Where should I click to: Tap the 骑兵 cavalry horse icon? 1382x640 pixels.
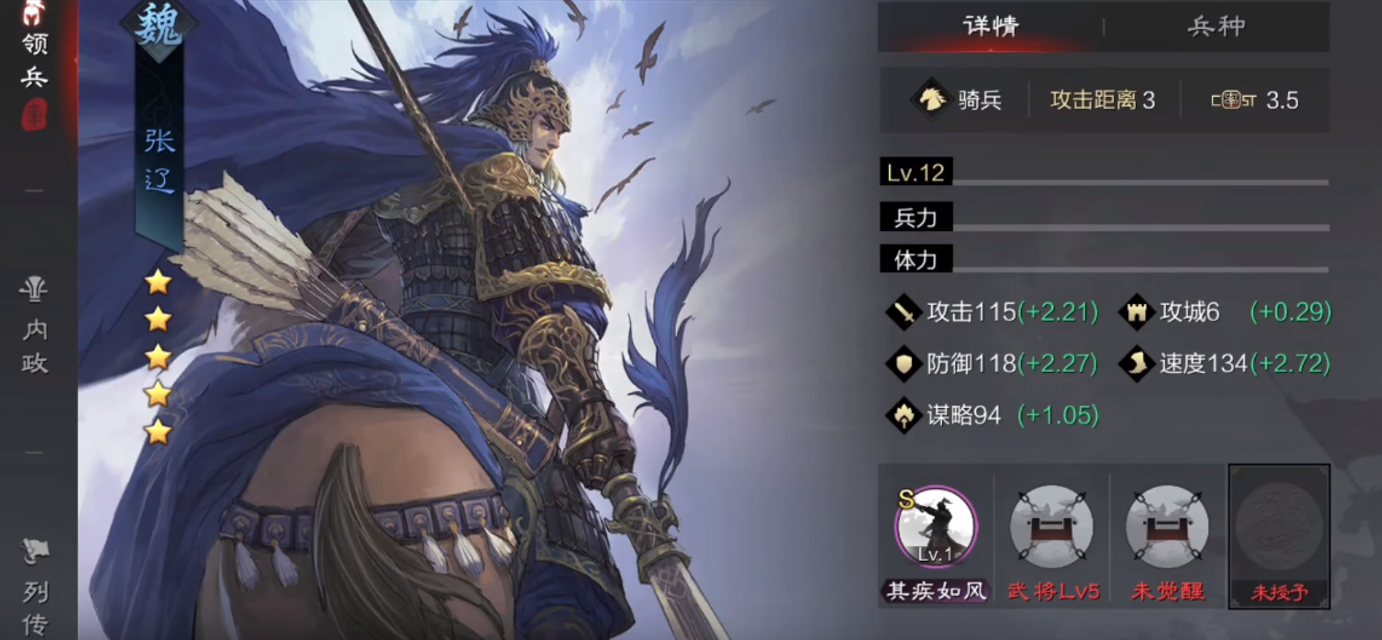click(930, 100)
